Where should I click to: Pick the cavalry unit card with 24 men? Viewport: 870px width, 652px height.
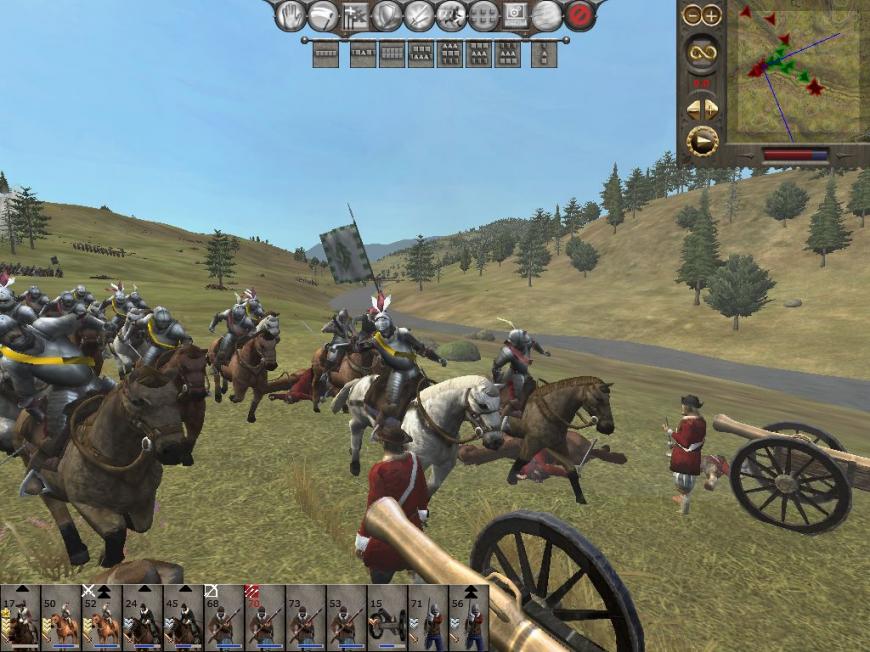[x=142, y=620]
